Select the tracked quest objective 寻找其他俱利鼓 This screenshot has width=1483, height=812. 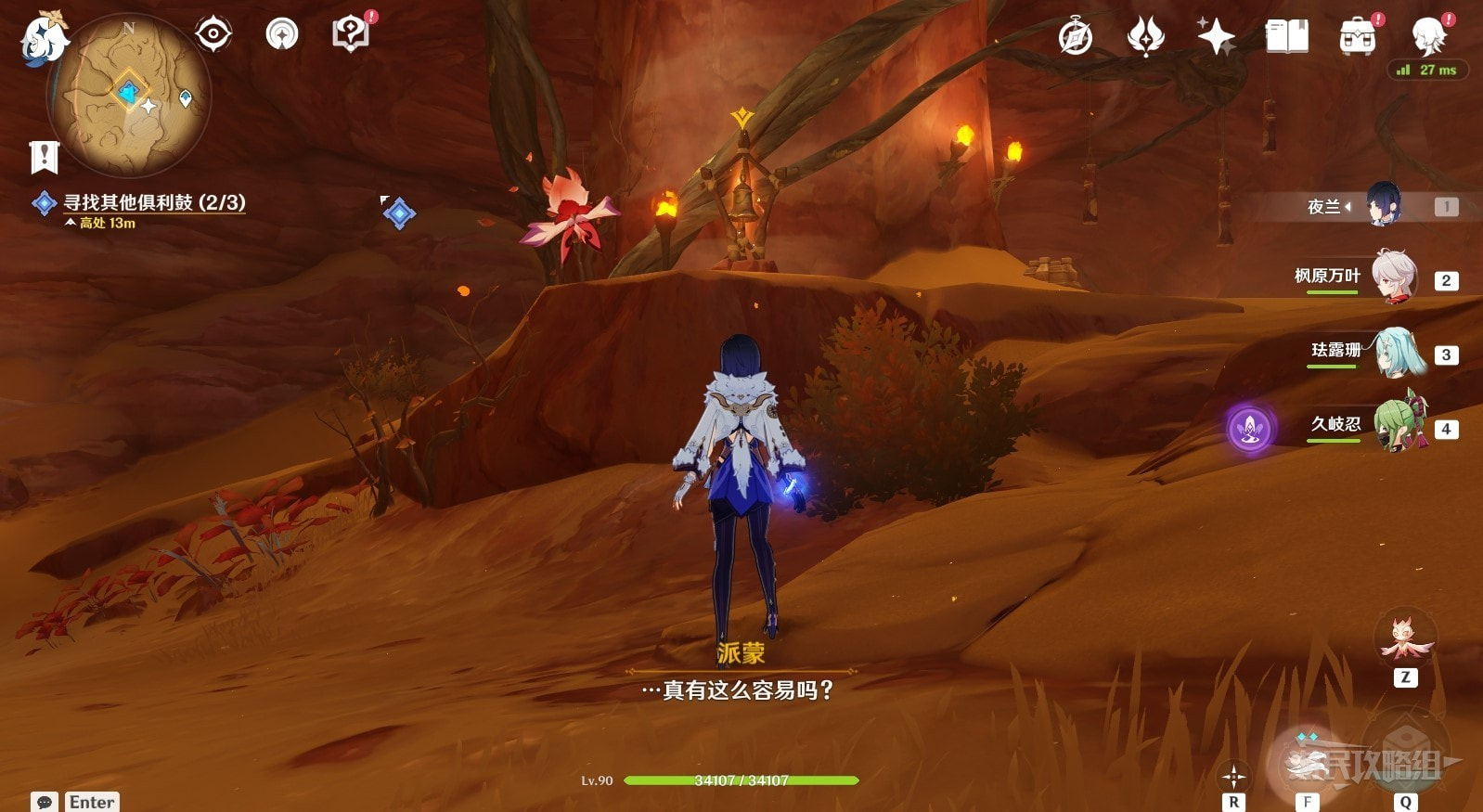coord(154,202)
